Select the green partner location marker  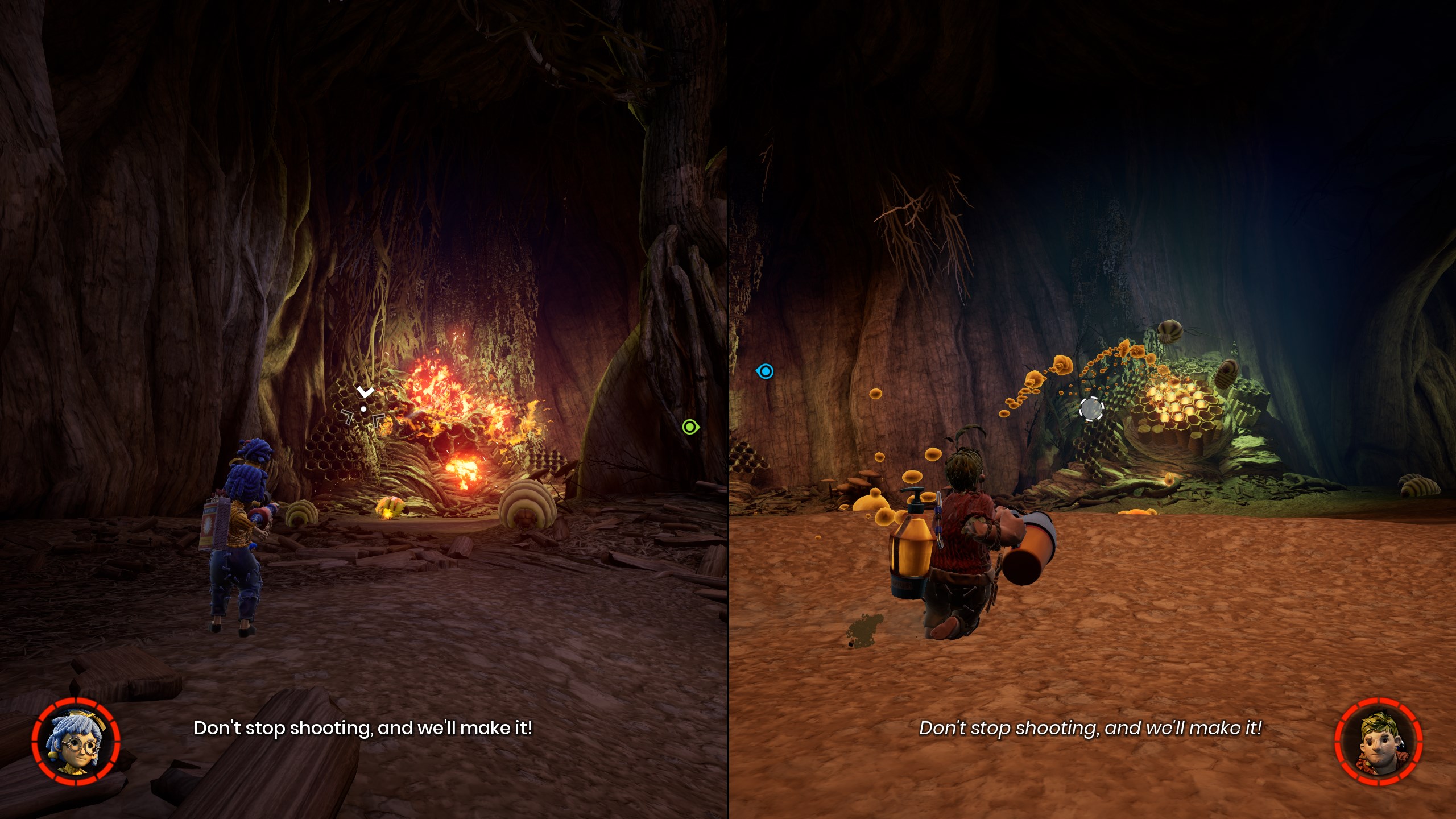[x=690, y=427]
